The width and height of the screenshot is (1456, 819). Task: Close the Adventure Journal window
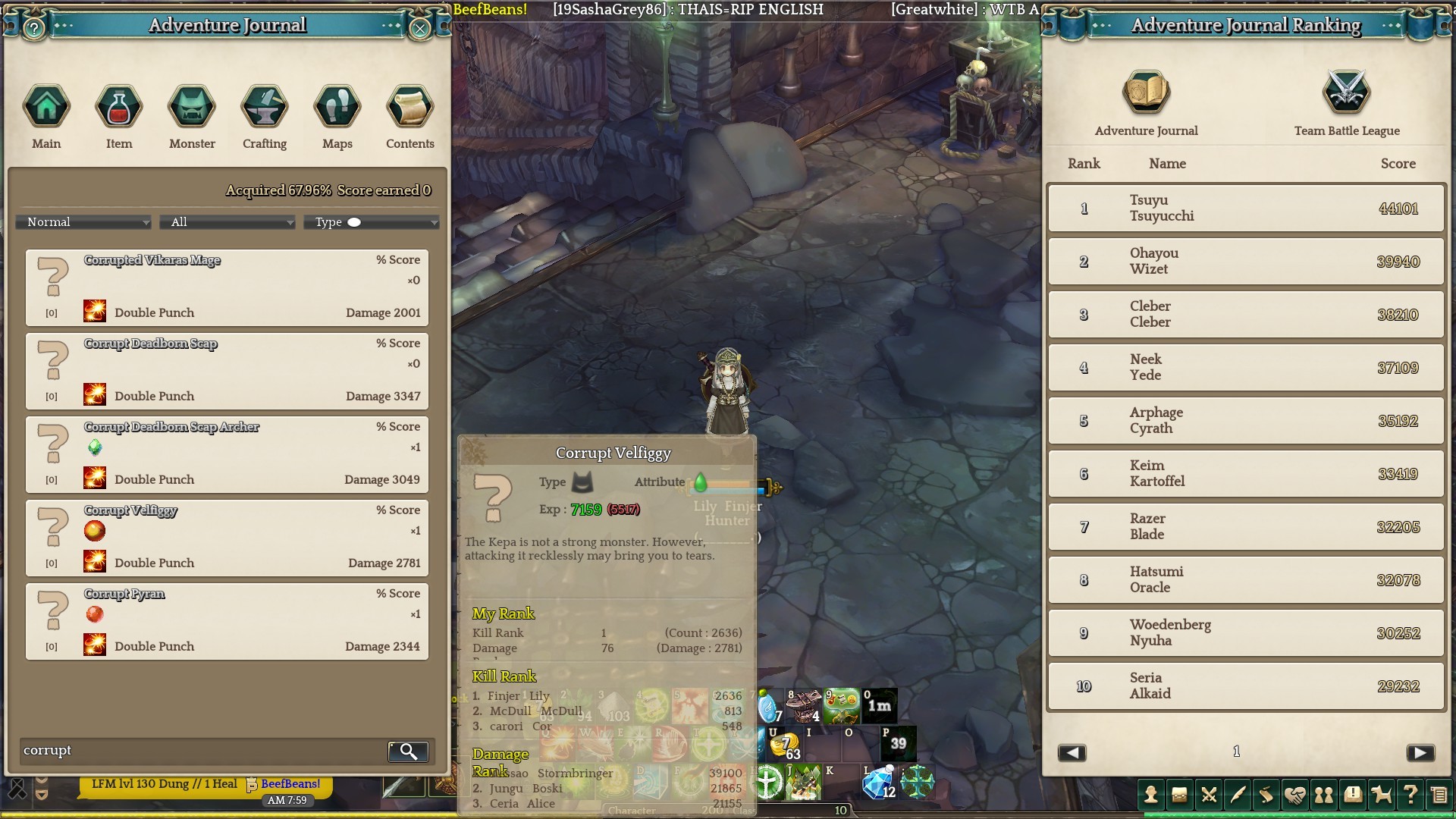tap(419, 29)
